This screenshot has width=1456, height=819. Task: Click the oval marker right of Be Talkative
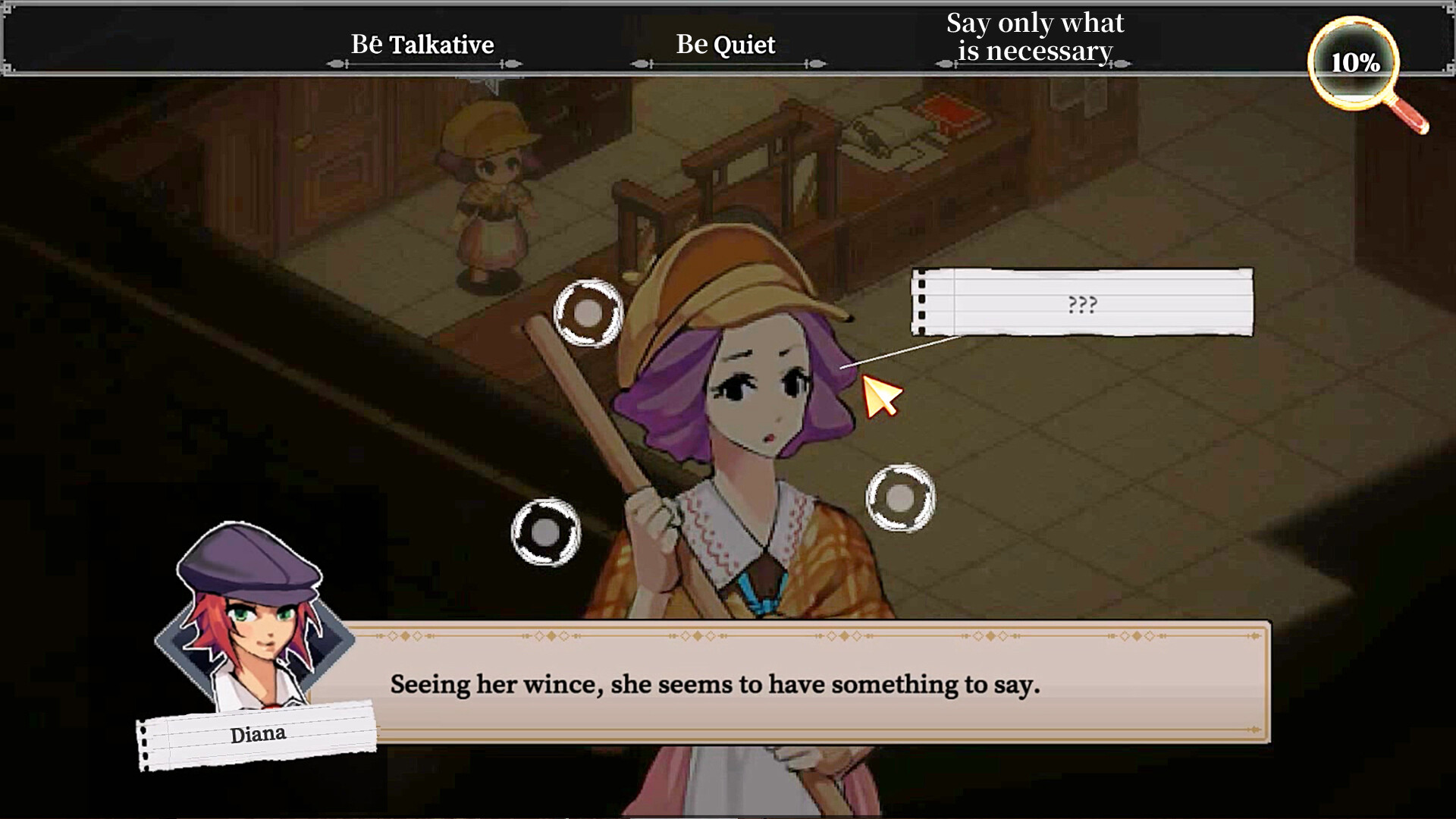coord(513,64)
